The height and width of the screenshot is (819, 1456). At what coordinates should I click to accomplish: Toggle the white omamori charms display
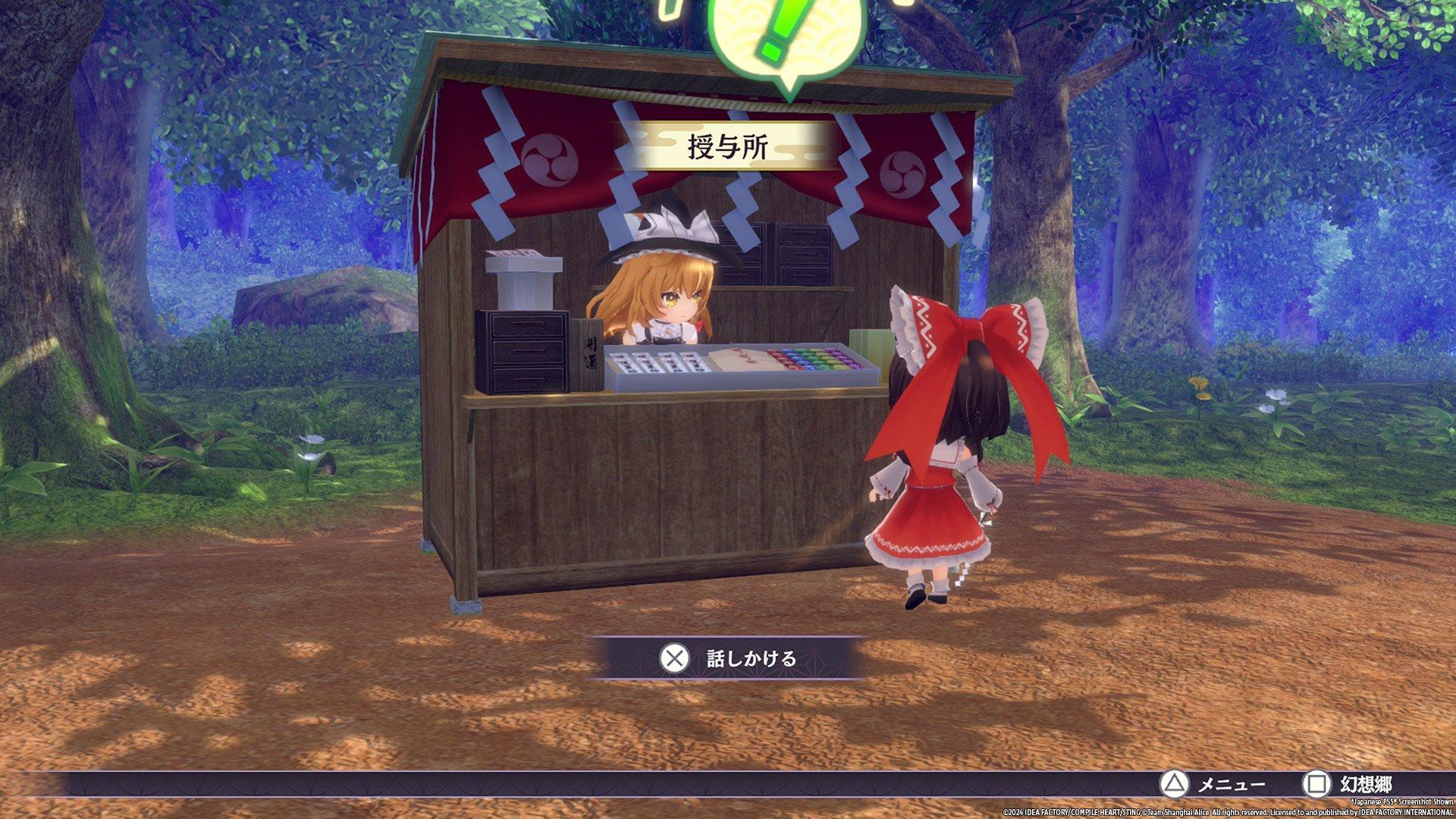point(652,364)
